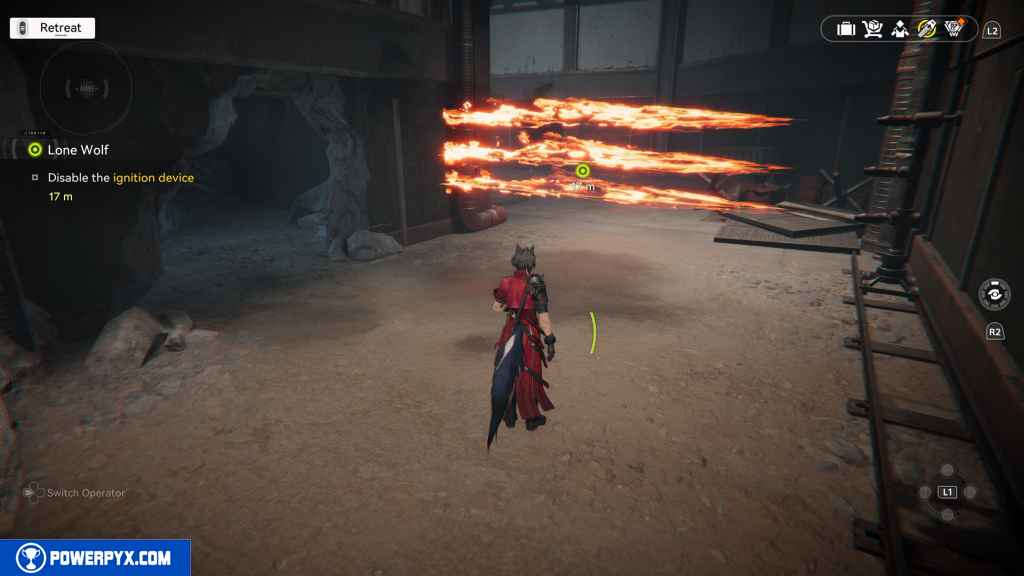Select the green objective marker in the flames
The image size is (1024, 576).
click(583, 171)
